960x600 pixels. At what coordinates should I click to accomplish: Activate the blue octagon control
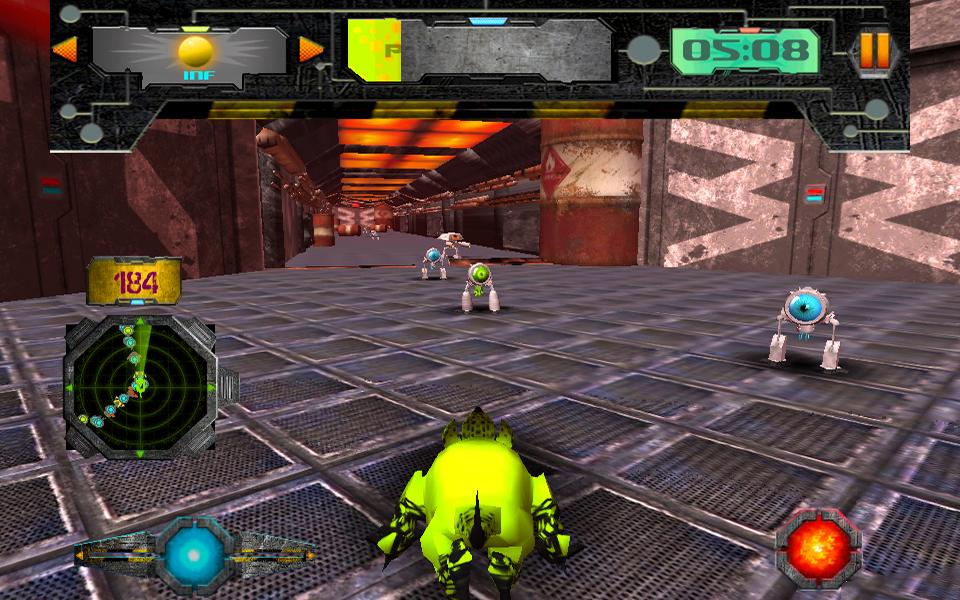(195, 551)
